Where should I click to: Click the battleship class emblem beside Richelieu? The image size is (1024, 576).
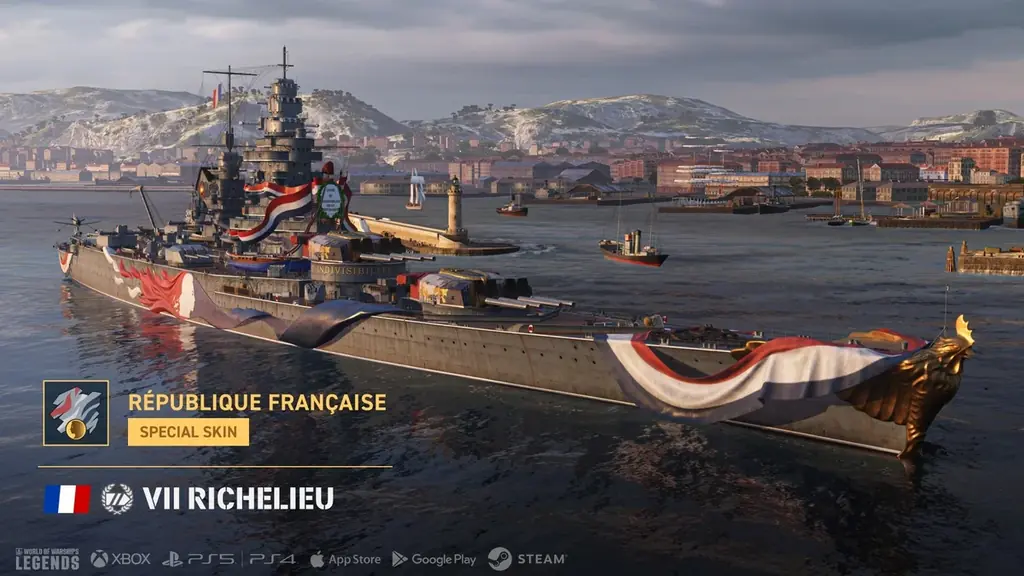click(117, 499)
